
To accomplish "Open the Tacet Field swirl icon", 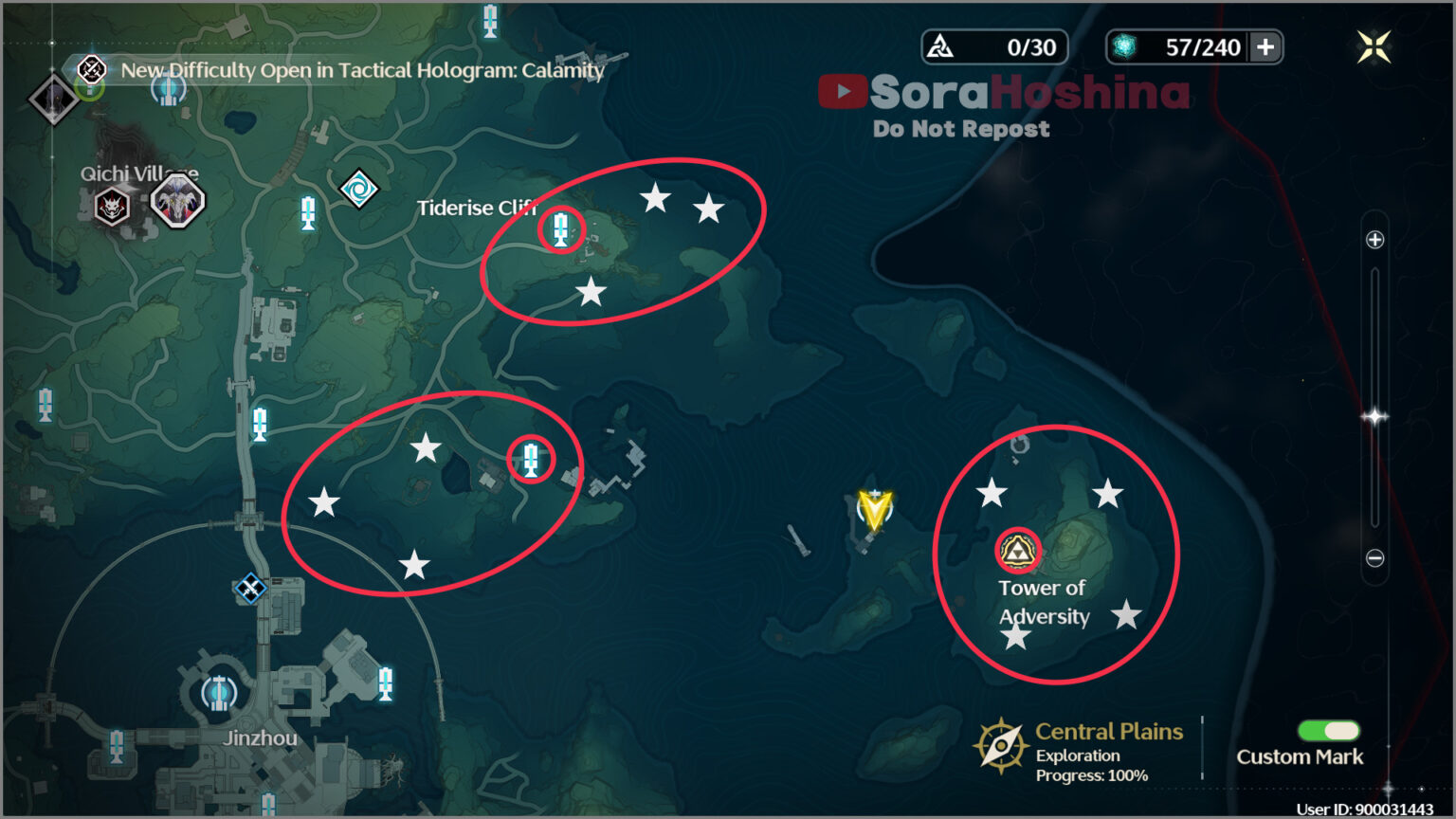I will [x=358, y=188].
